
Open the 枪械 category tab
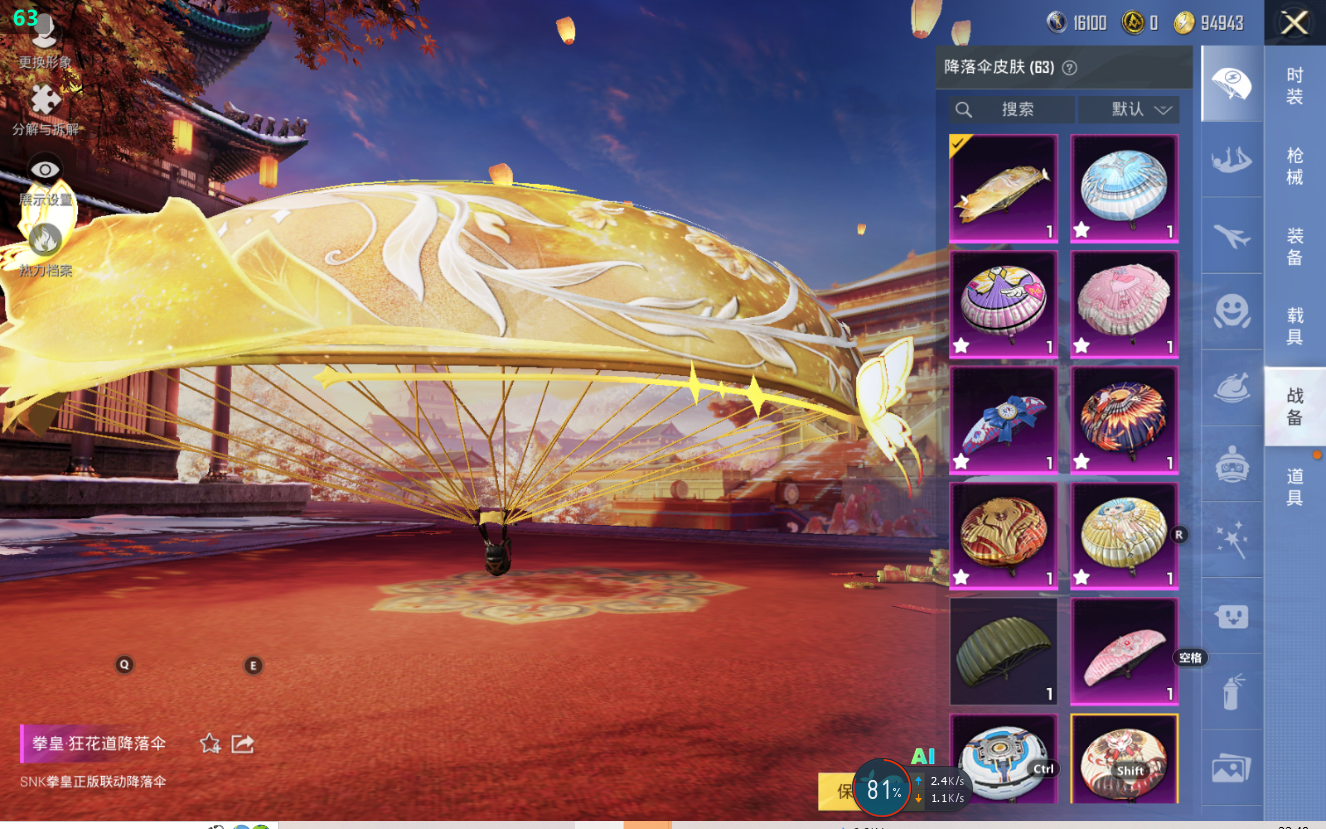tap(1294, 166)
